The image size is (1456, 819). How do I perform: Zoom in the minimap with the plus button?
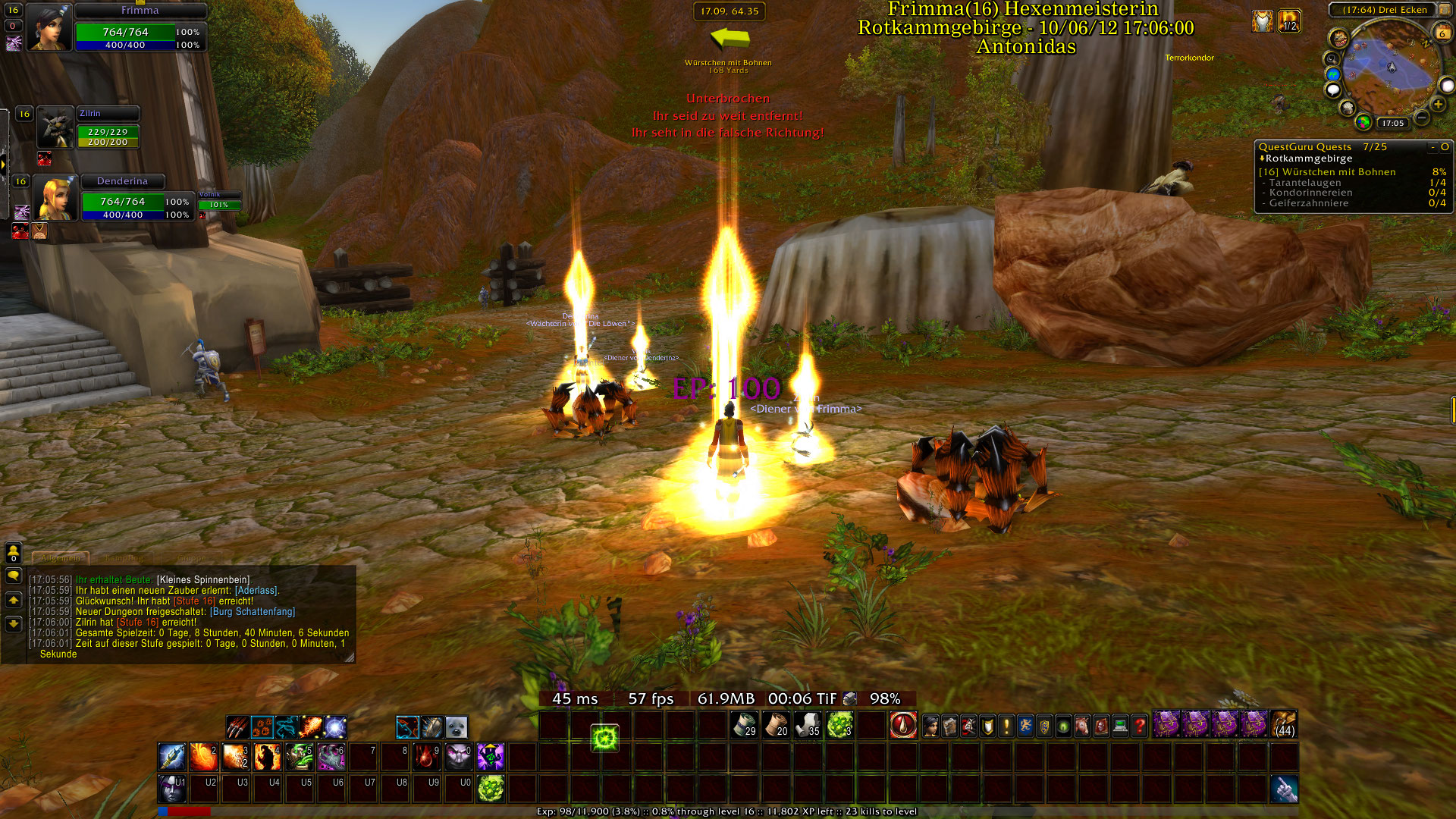coord(1438,105)
